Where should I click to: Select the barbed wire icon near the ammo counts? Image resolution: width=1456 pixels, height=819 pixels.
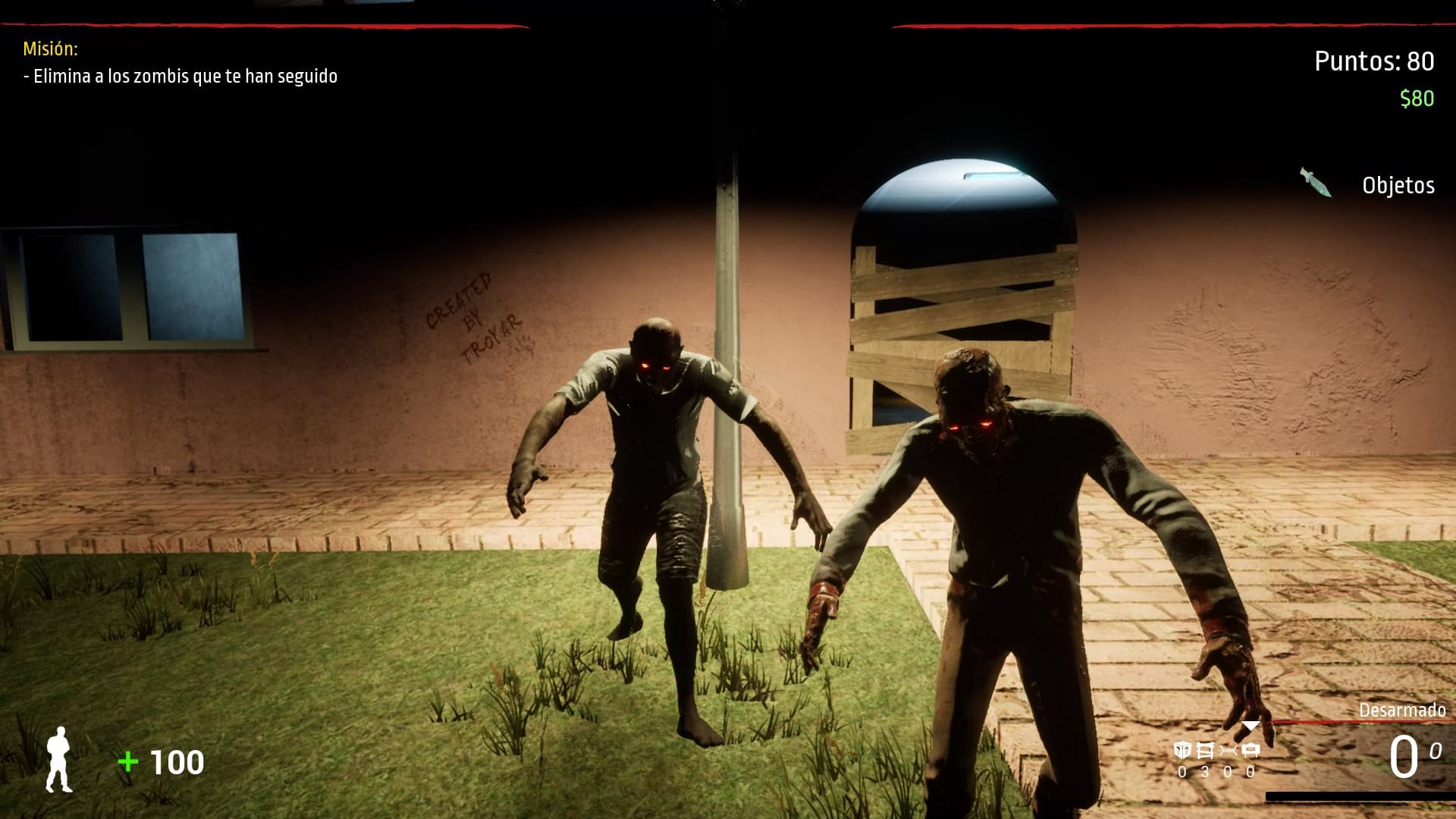point(1228,750)
